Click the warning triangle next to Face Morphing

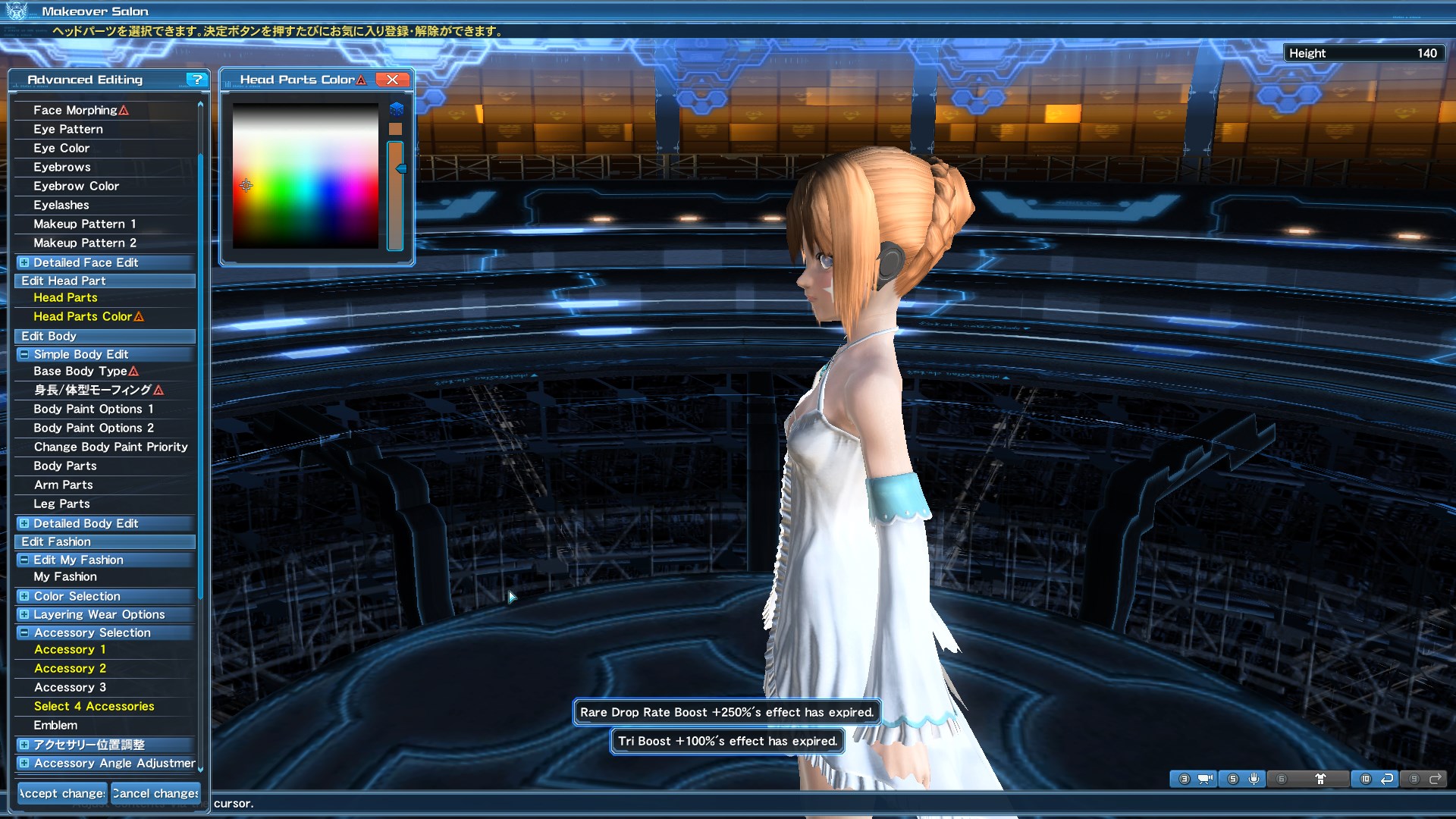[x=122, y=110]
